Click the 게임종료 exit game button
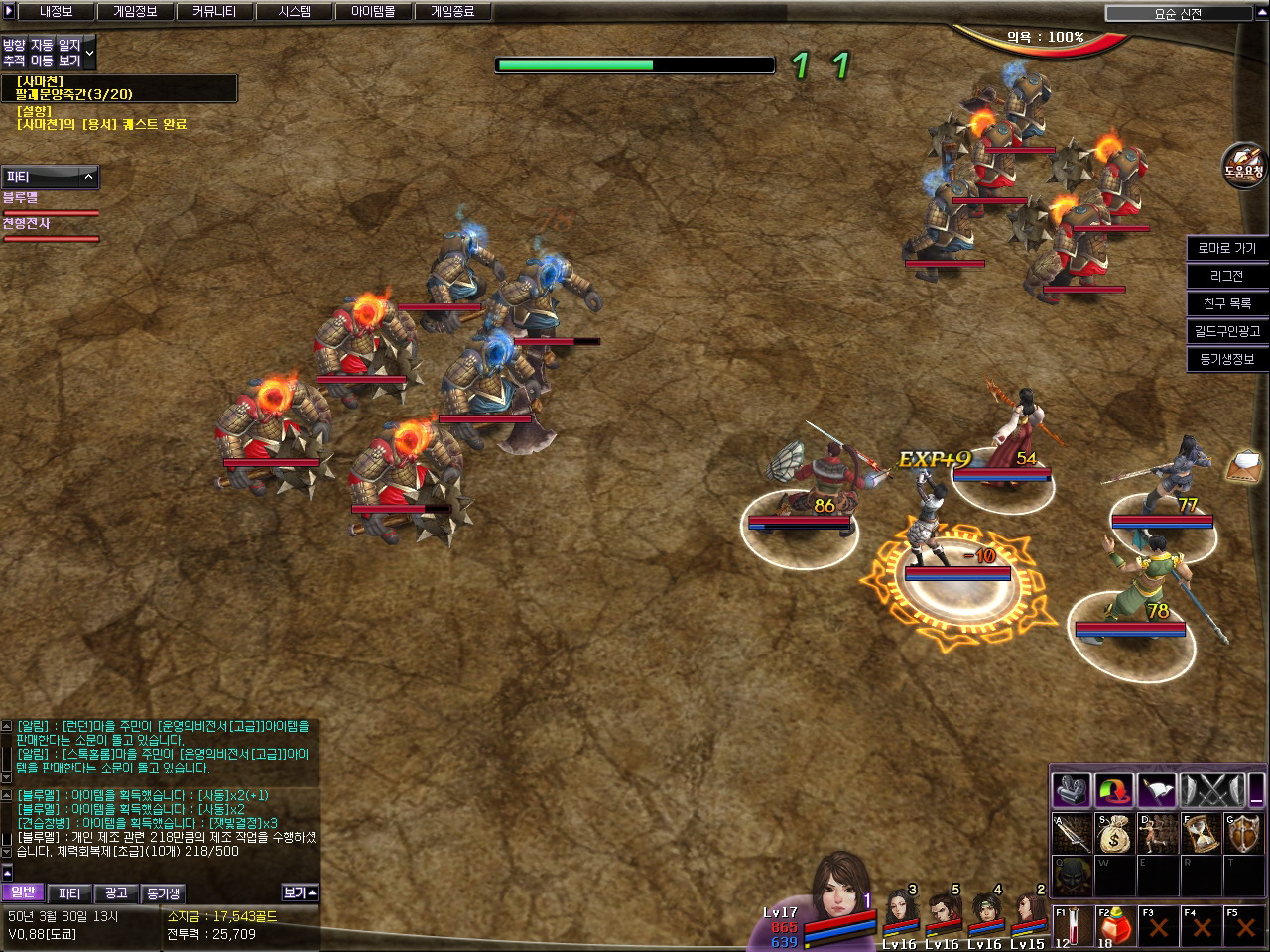The image size is (1270, 952). (452, 12)
